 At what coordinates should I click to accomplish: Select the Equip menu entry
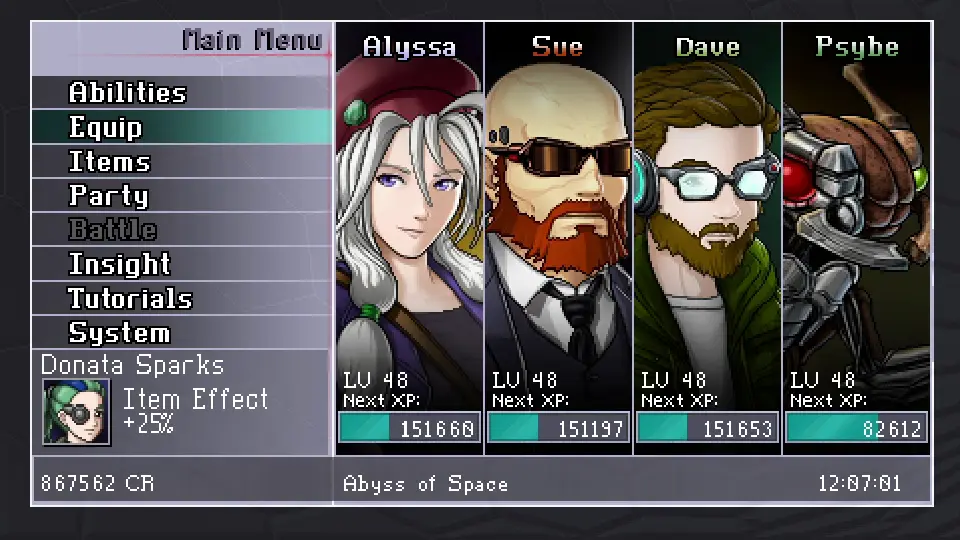106,128
